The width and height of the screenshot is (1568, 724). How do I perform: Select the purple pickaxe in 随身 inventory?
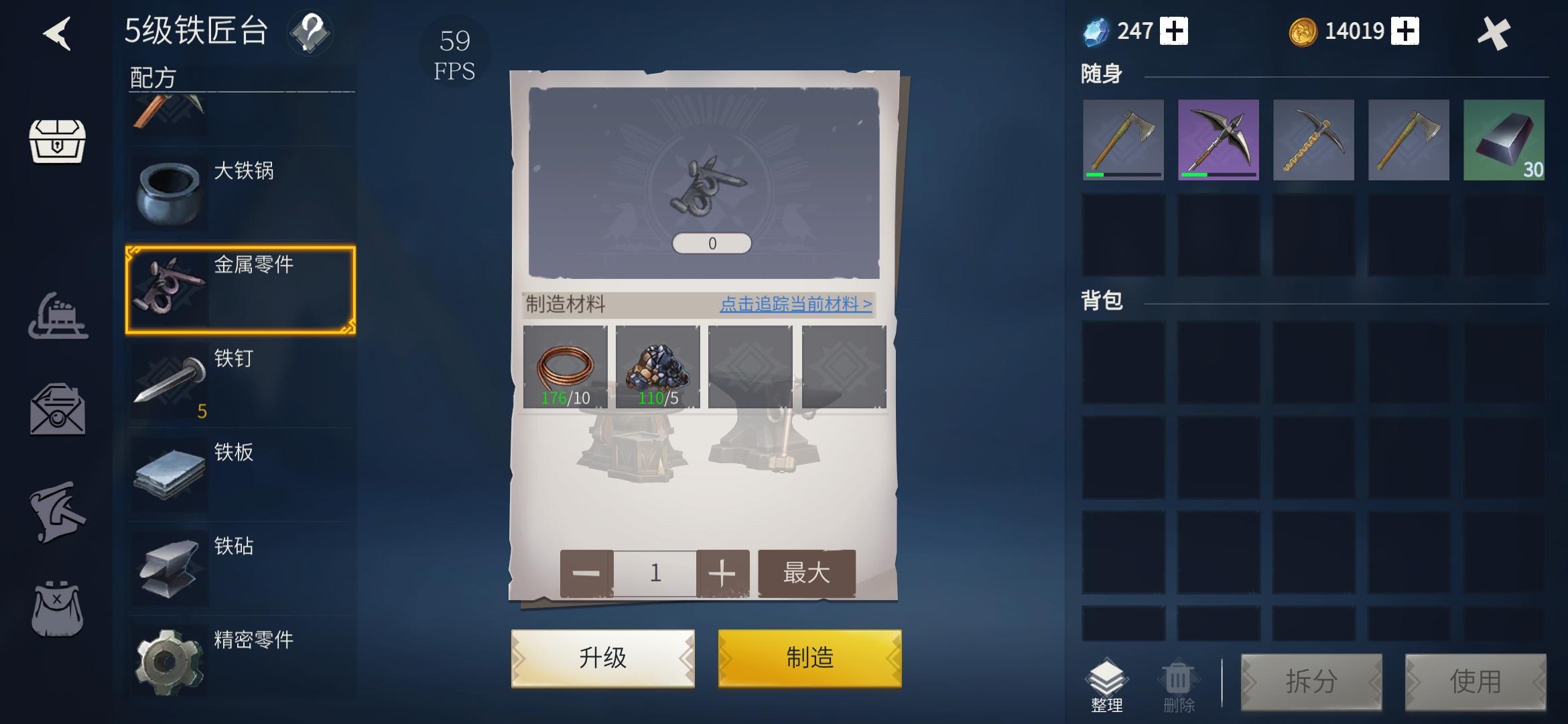[x=1218, y=139]
